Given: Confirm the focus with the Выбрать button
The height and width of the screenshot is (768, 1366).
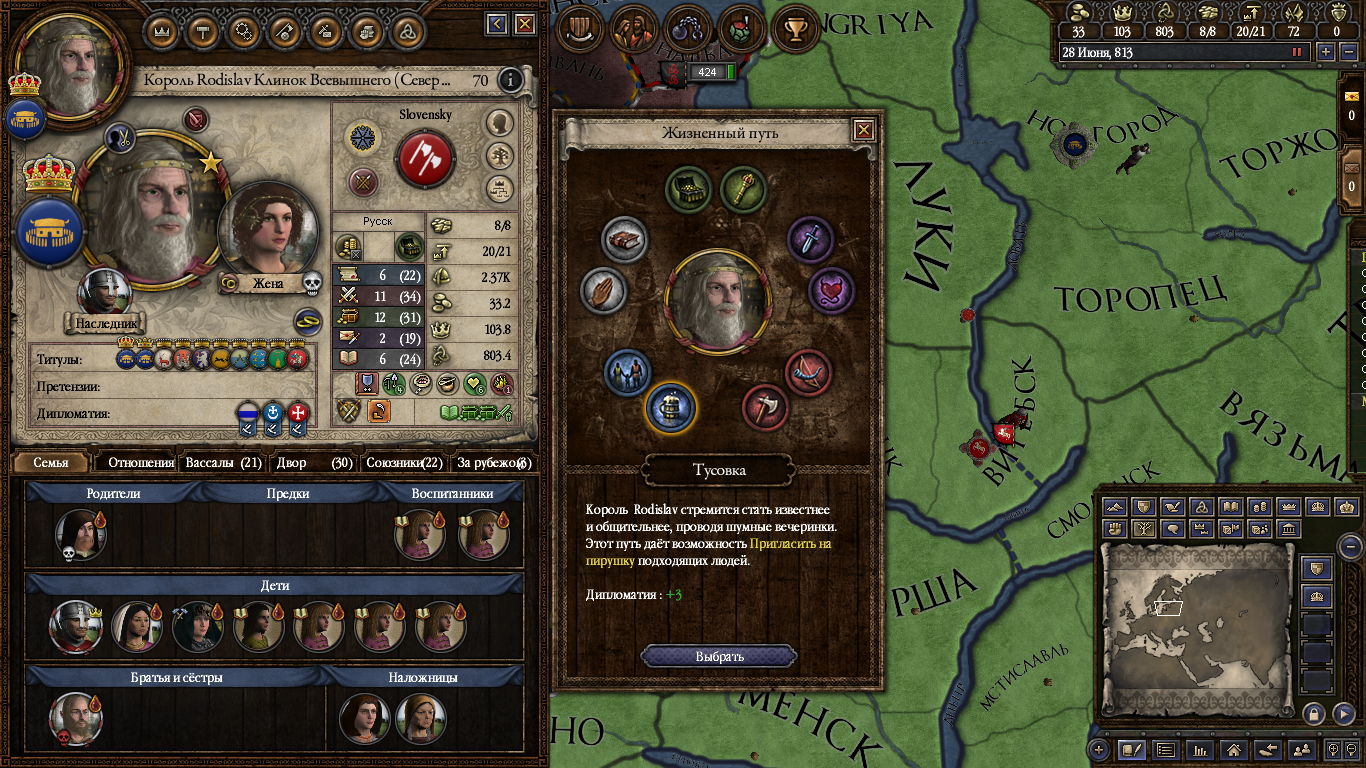Looking at the screenshot, I should tap(719, 657).
